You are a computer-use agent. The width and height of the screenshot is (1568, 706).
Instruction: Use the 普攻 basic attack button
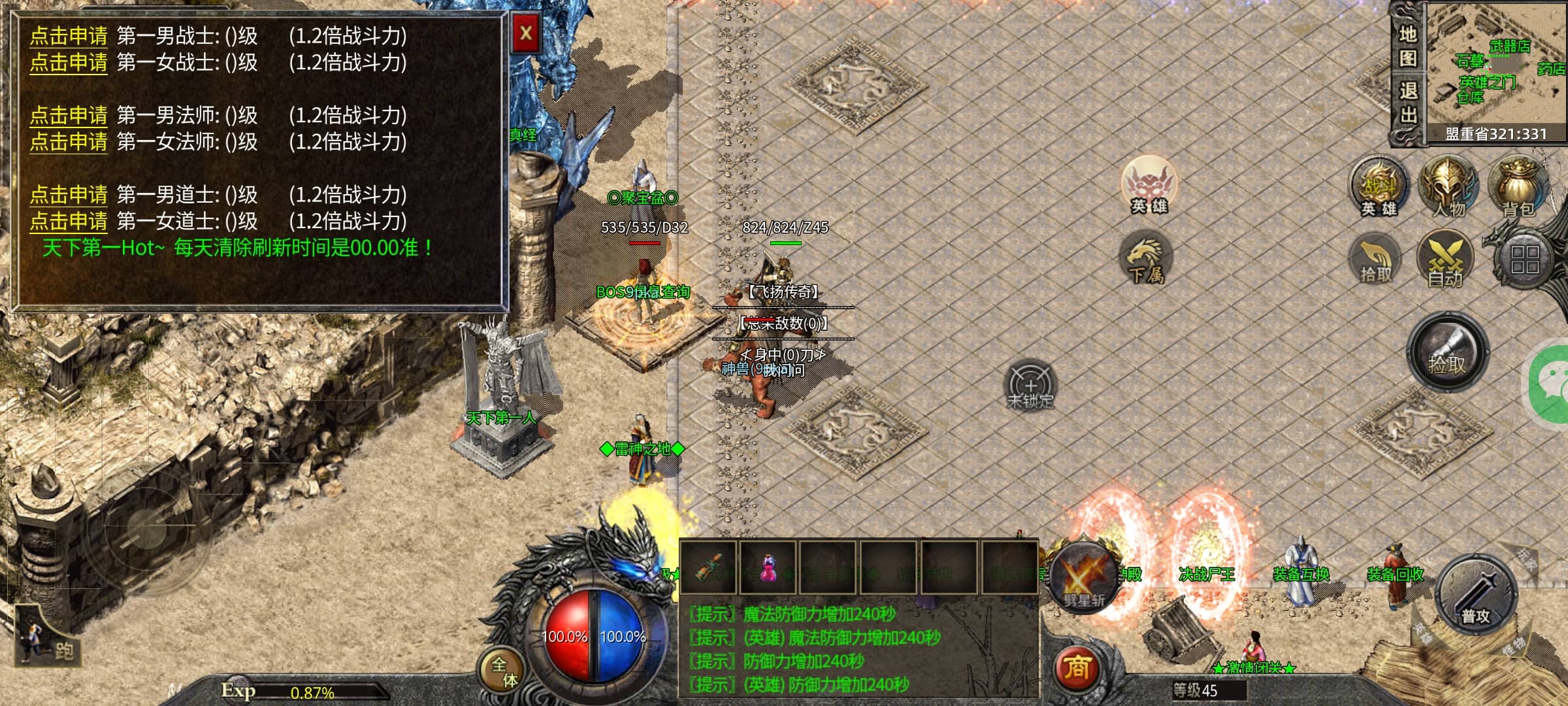[1476, 596]
